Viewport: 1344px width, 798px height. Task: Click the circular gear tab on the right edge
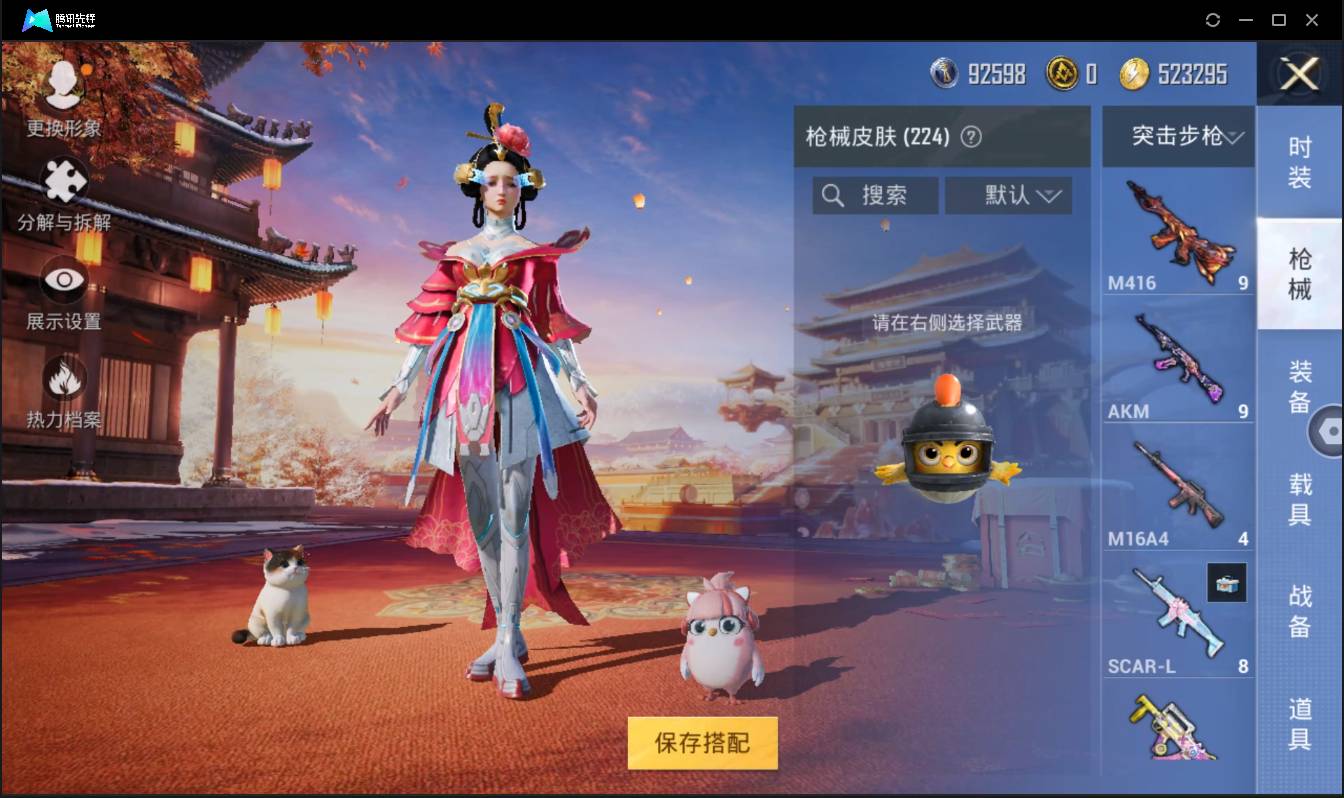1331,430
